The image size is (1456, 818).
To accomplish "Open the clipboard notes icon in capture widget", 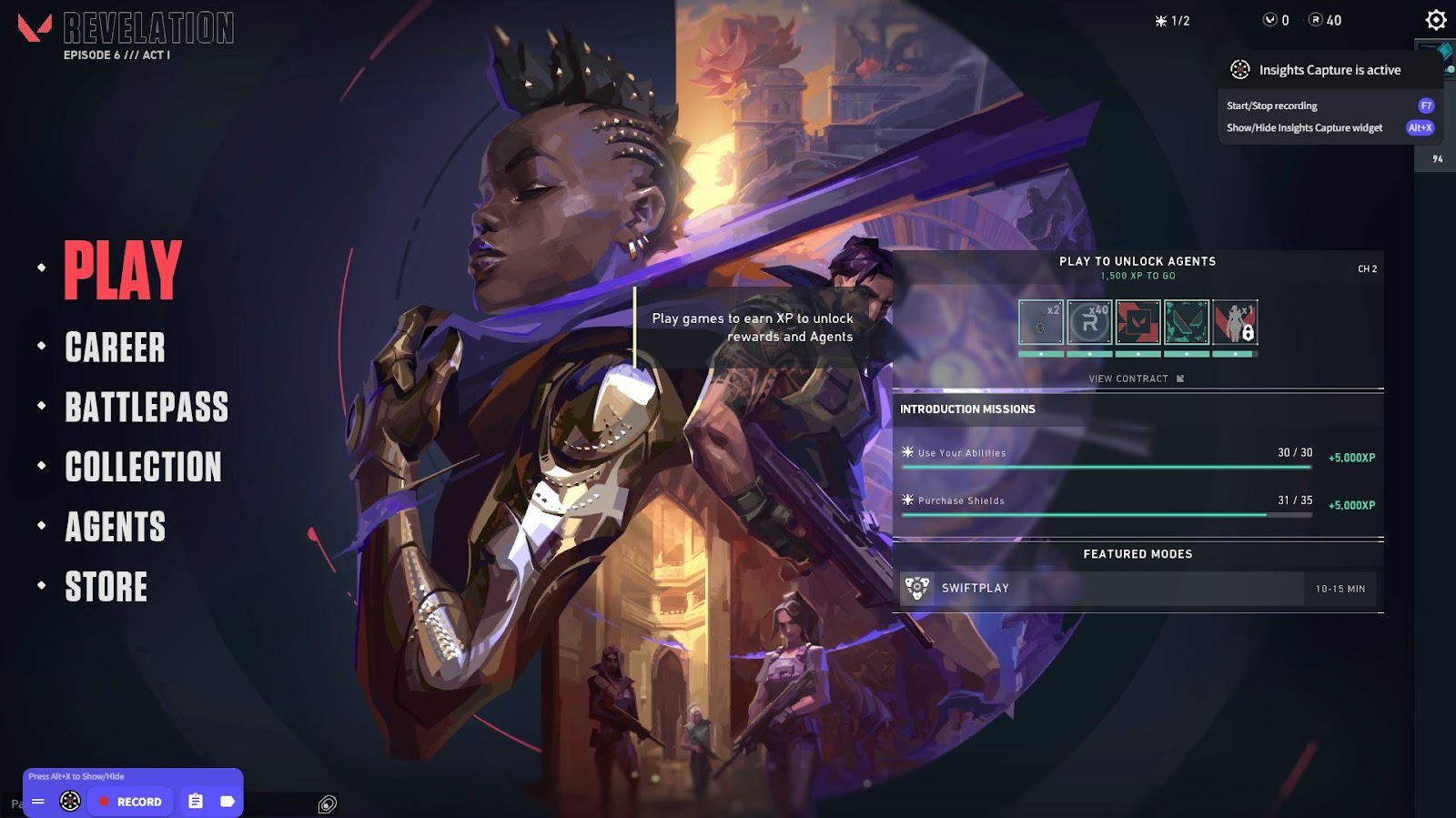I will [196, 802].
